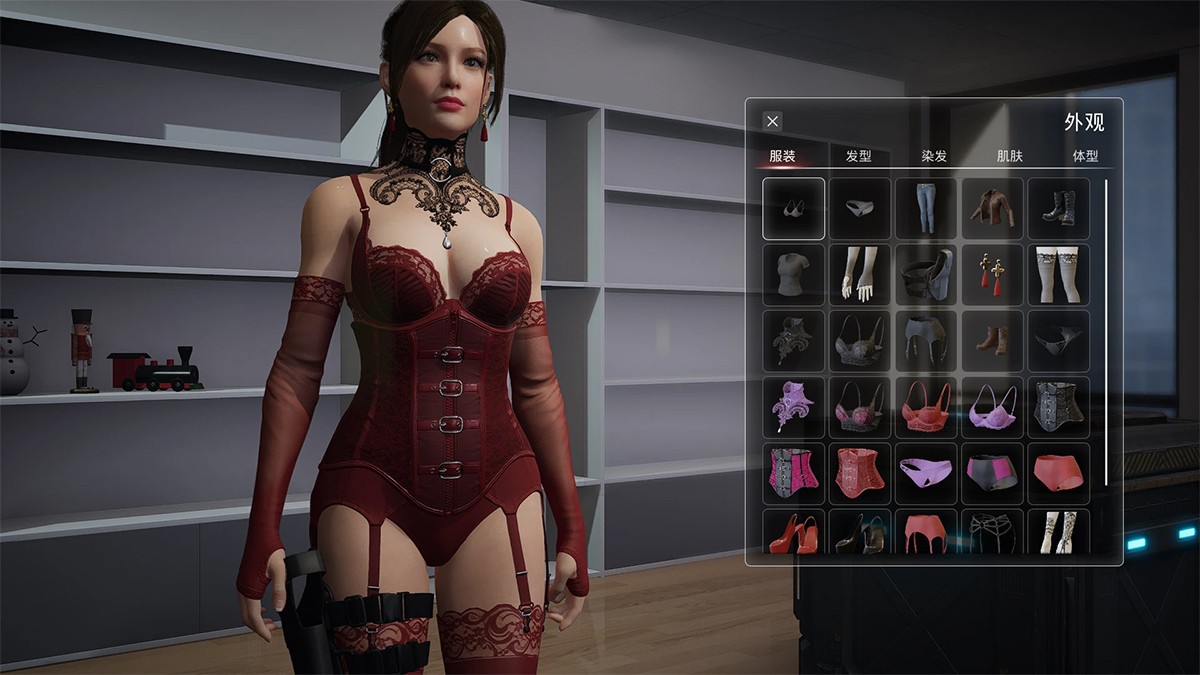Screen dimensions: 1200x675
Task: Pick the red high heels slot
Action: click(794, 533)
